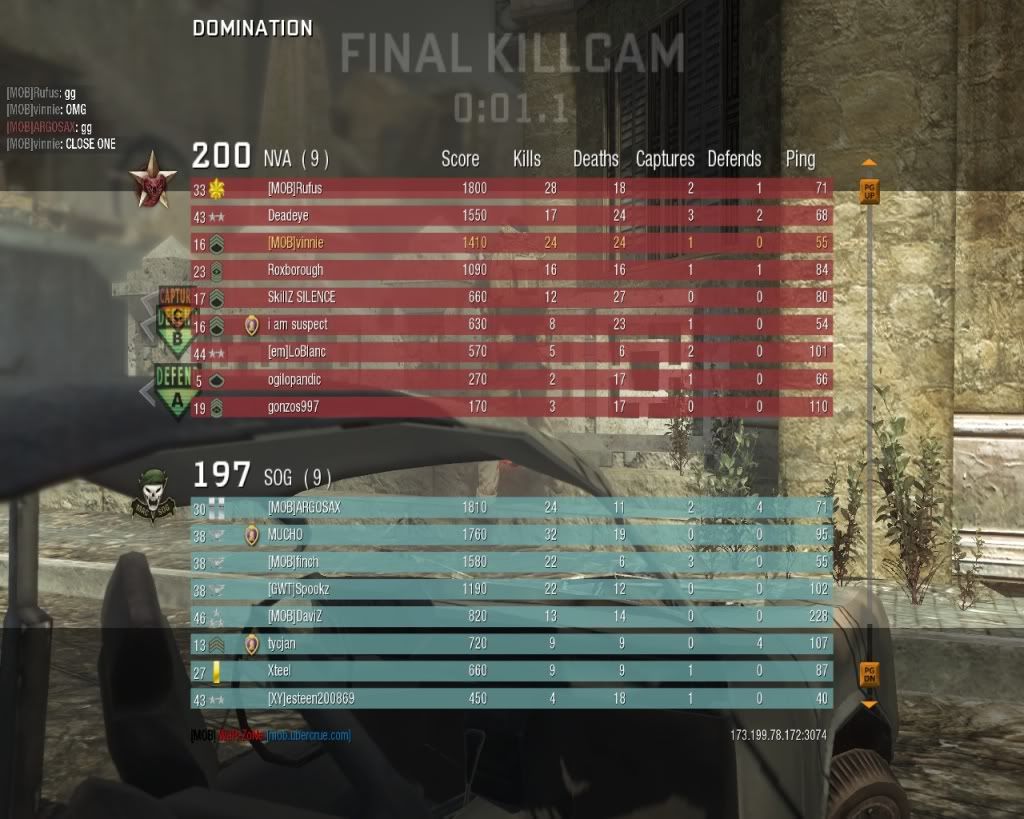Click the PG UP scroll button
Screen dimensions: 1024x819
tap(869, 191)
